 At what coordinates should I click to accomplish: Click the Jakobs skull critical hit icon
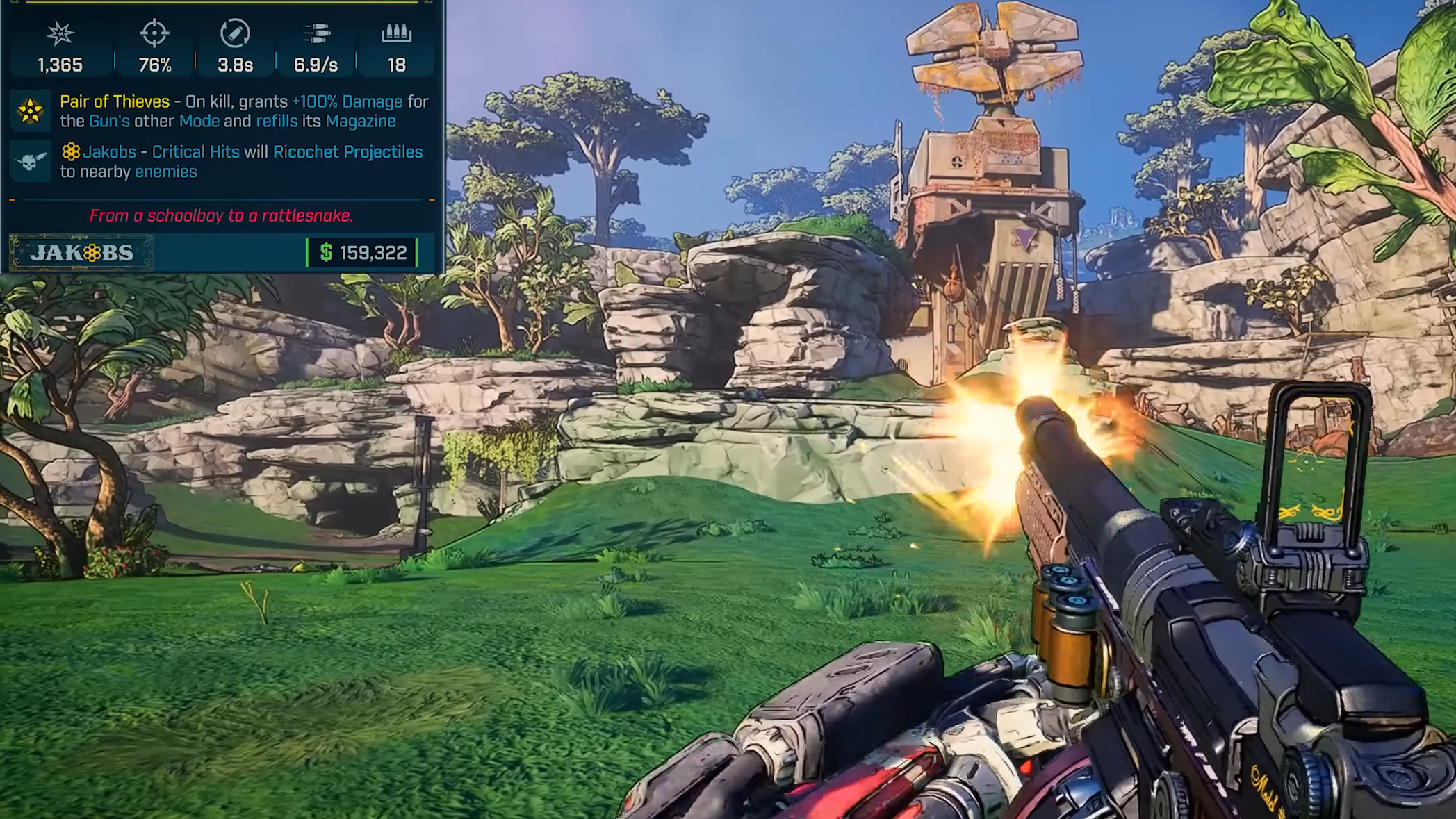(31, 162)
